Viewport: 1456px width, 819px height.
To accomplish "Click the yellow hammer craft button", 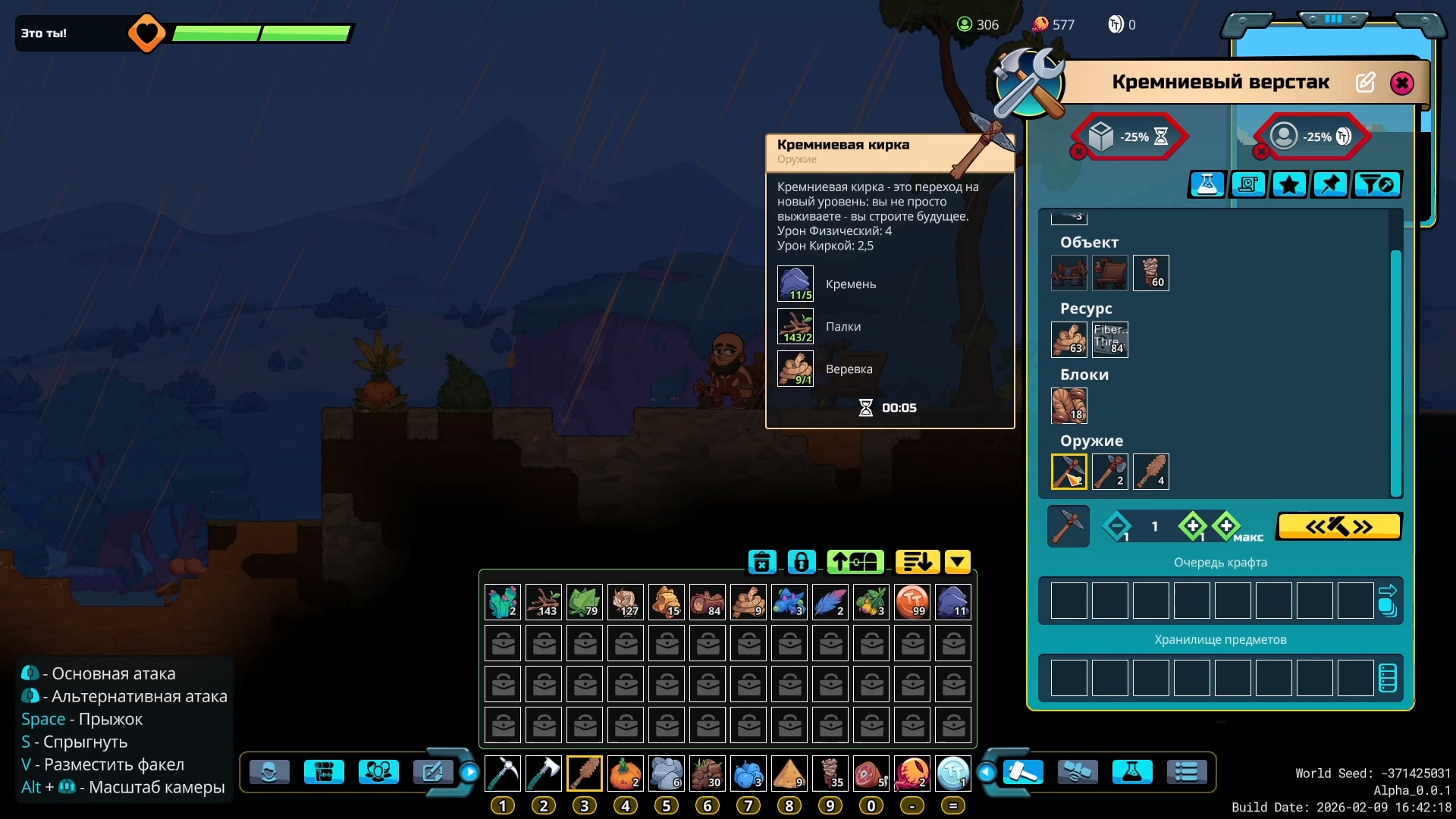I will click(1339, 526).
